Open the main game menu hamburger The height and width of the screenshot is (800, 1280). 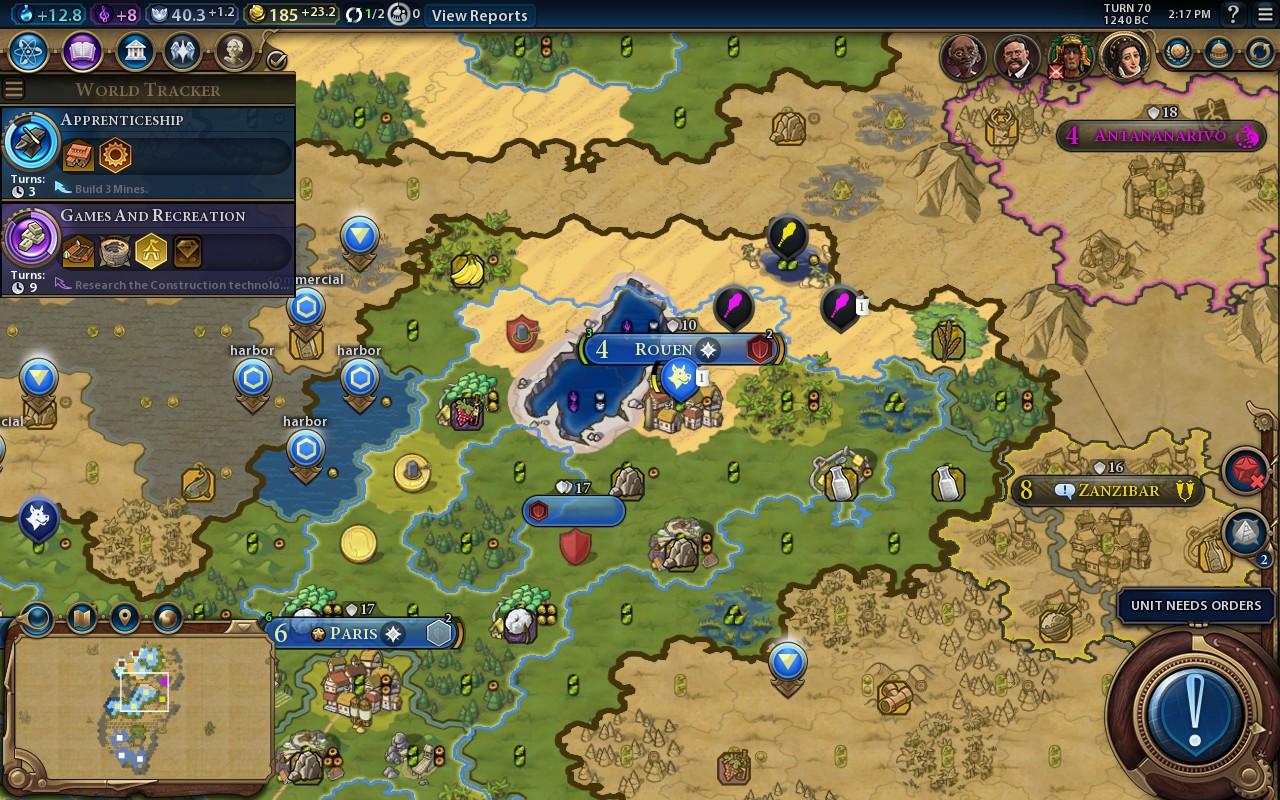pos(1265,14)
